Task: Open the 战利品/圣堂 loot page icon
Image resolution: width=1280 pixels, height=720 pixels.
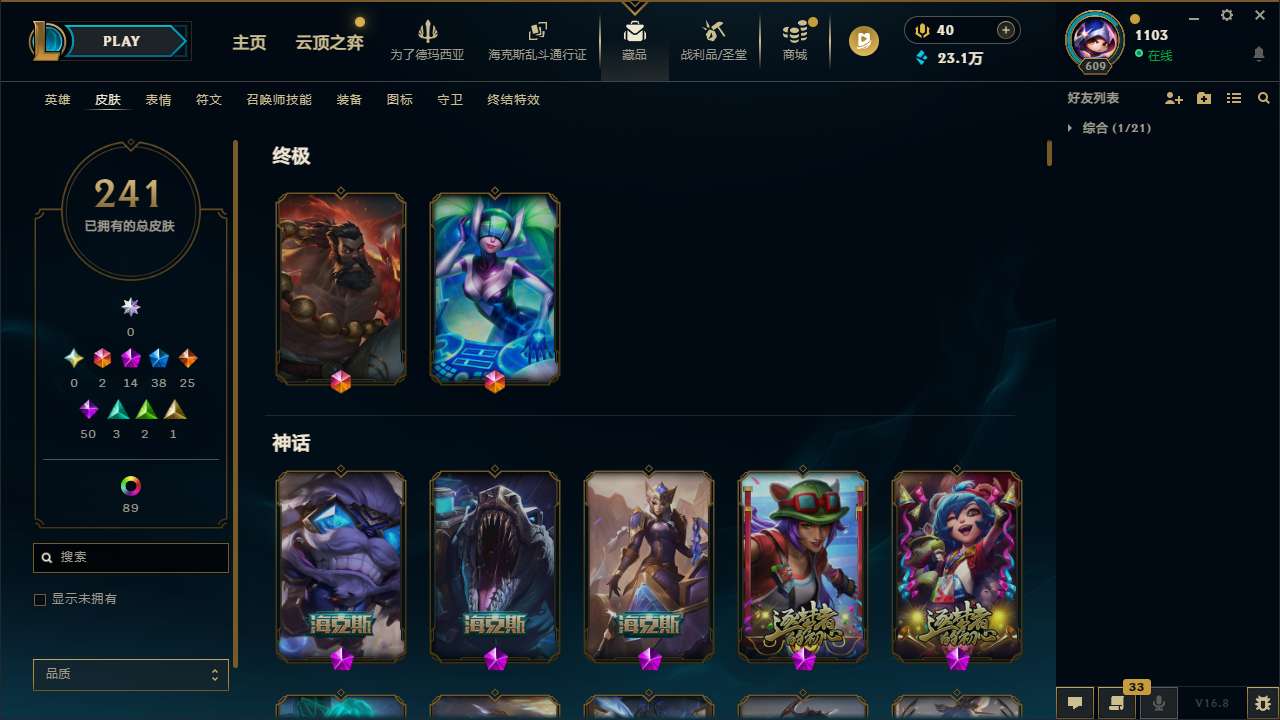Action: (x=713, y=33)
